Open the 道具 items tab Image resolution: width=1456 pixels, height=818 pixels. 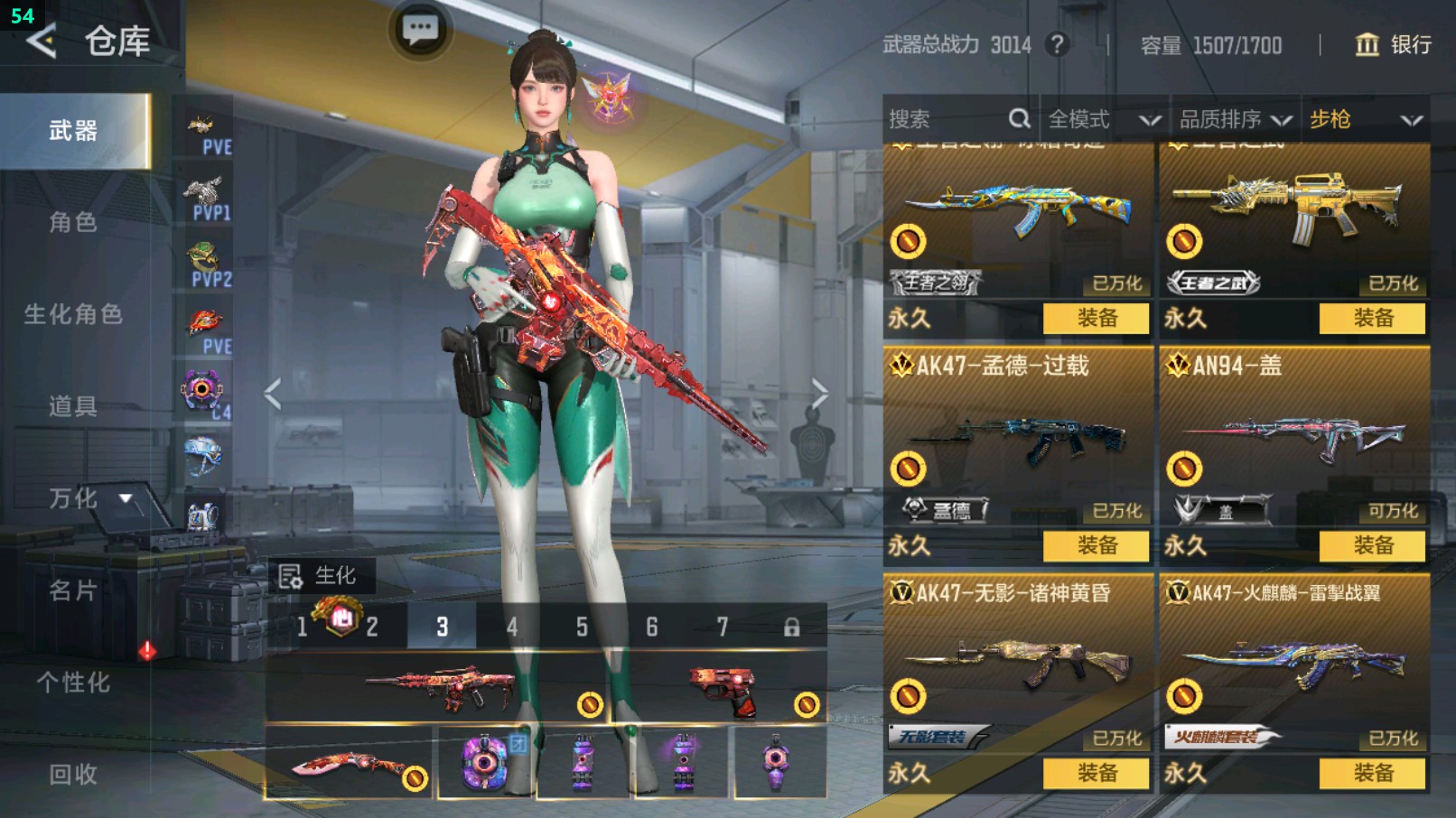coord(73,406)
